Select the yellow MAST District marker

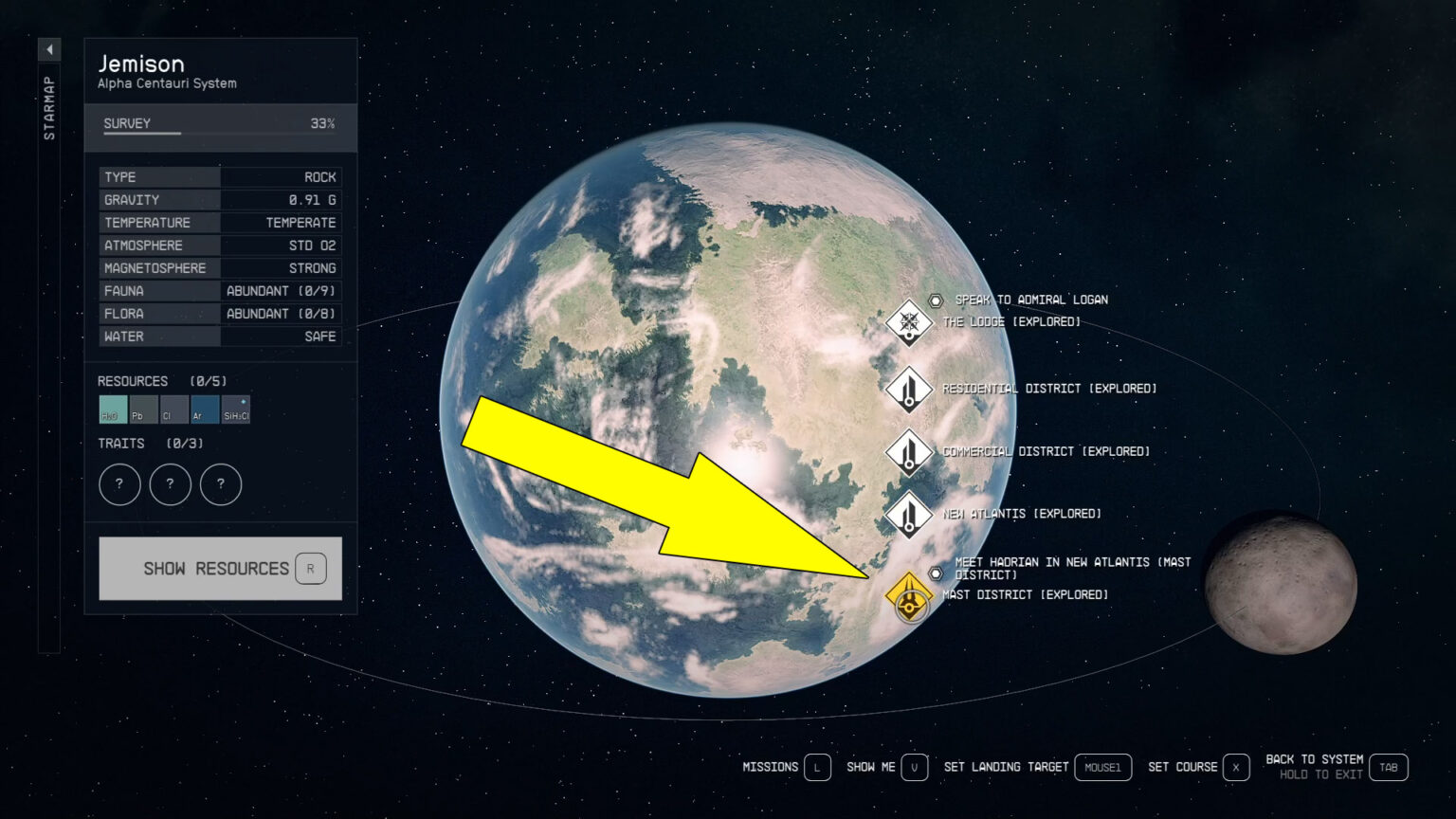909,595
